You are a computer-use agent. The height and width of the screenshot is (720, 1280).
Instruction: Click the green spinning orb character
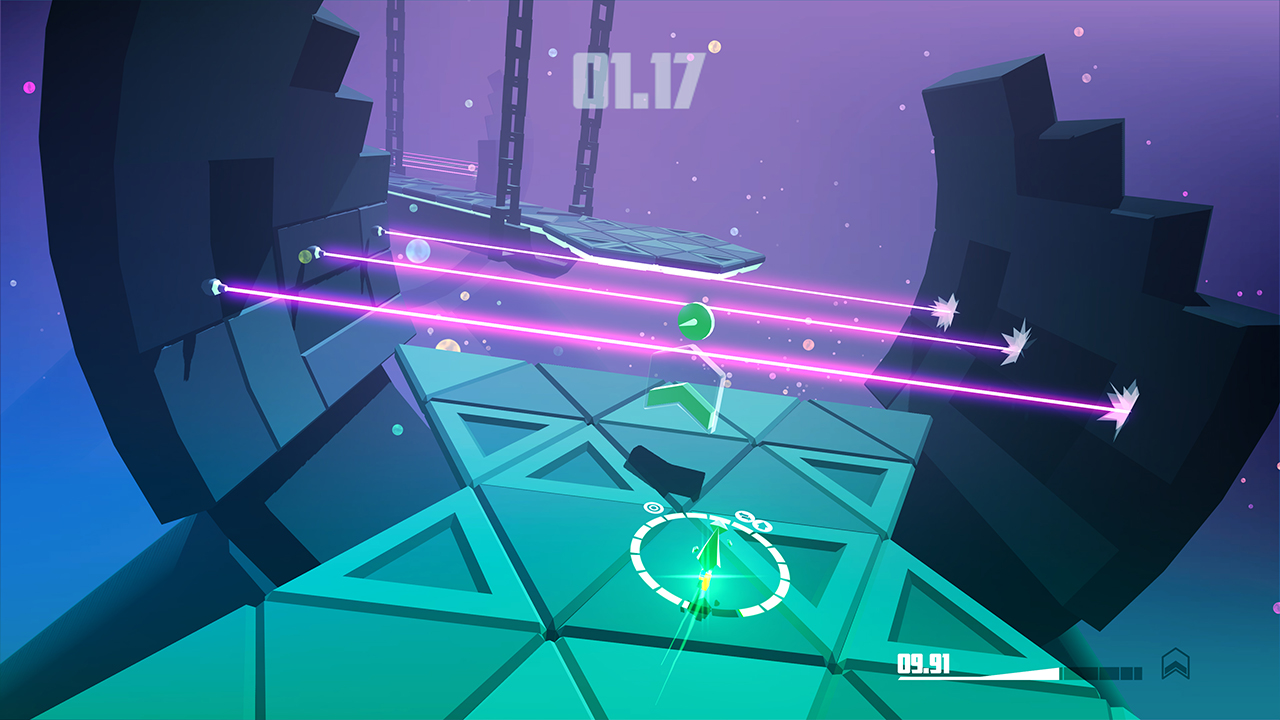click(x=695, y=320)
